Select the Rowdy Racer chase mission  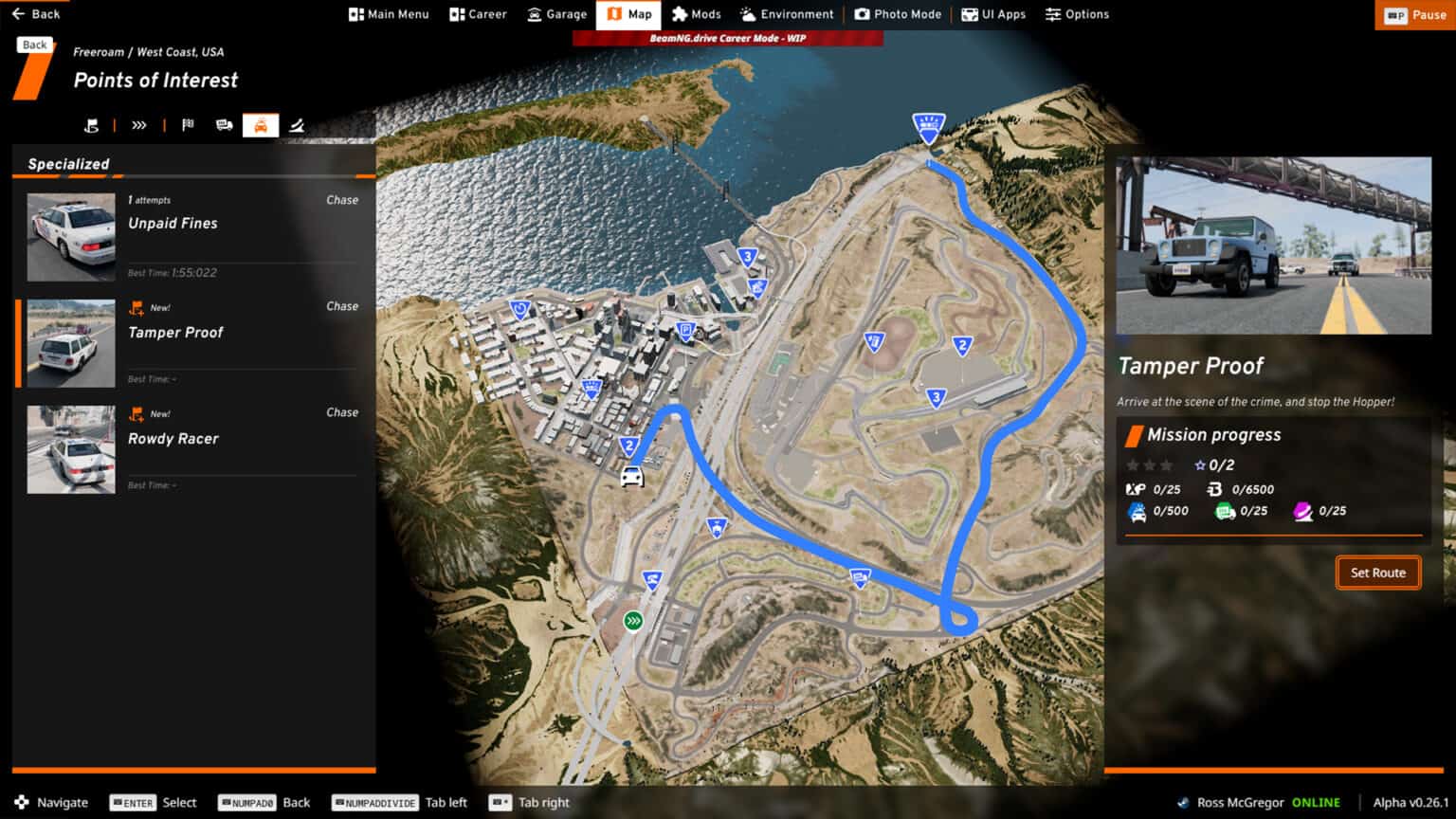(190, 448)
